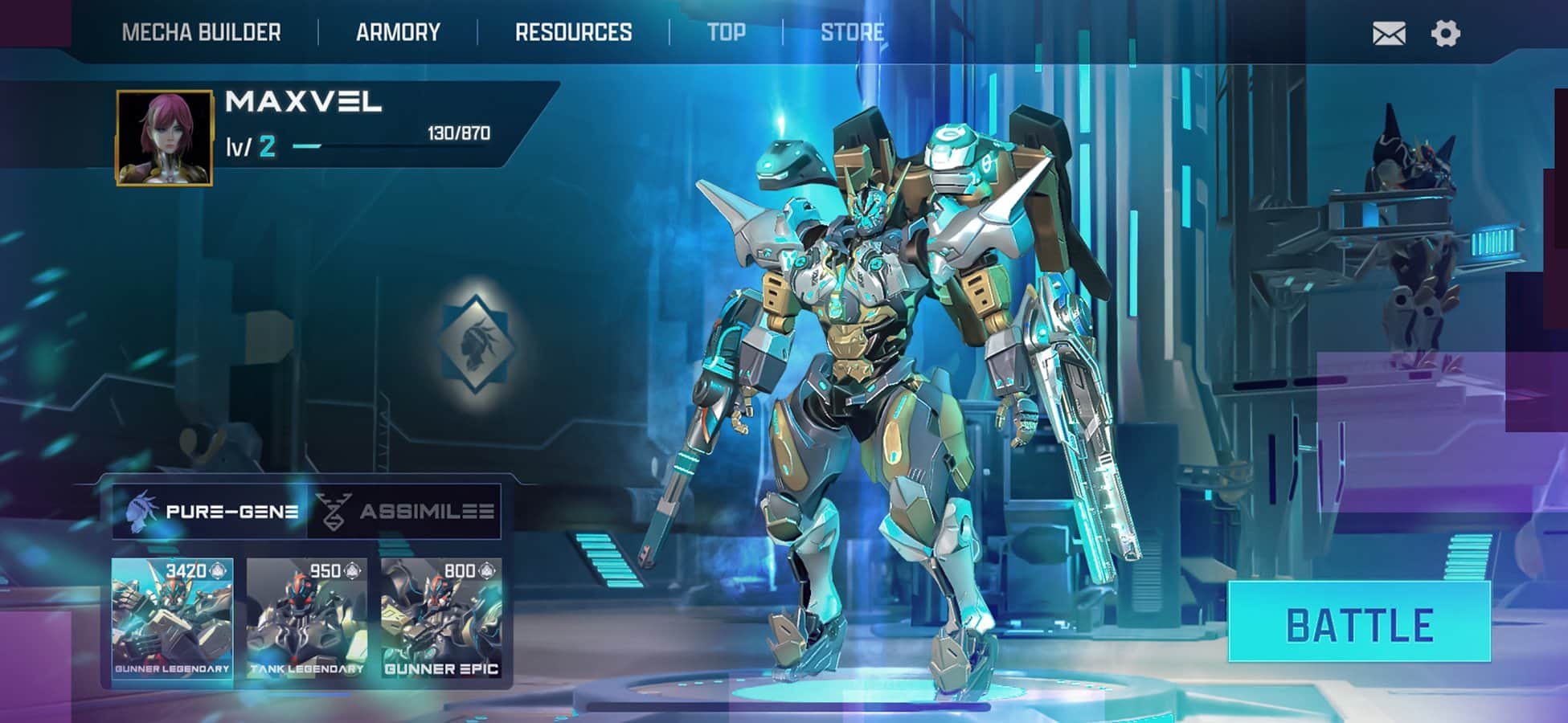This screenshot has height=723, width=1568.
Task: Start a match with the Battle button
Action: [x=1359, y=623]
